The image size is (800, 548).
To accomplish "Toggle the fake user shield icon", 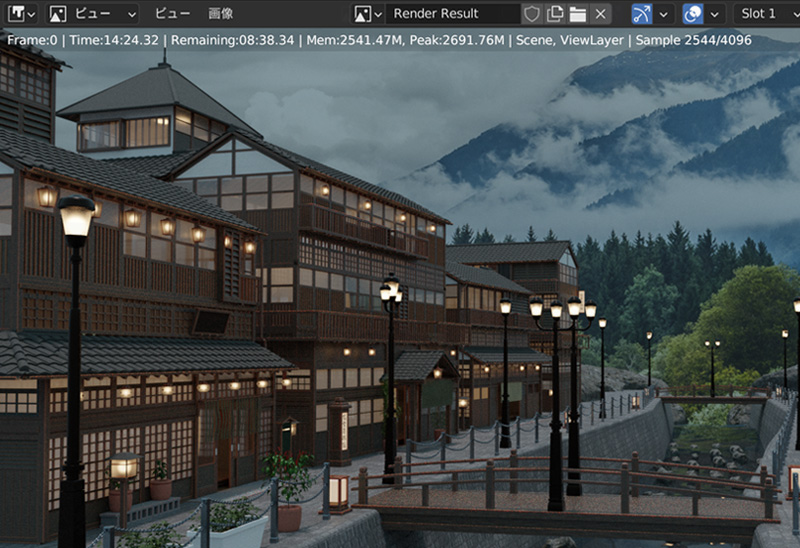I will tap(533, 14).
